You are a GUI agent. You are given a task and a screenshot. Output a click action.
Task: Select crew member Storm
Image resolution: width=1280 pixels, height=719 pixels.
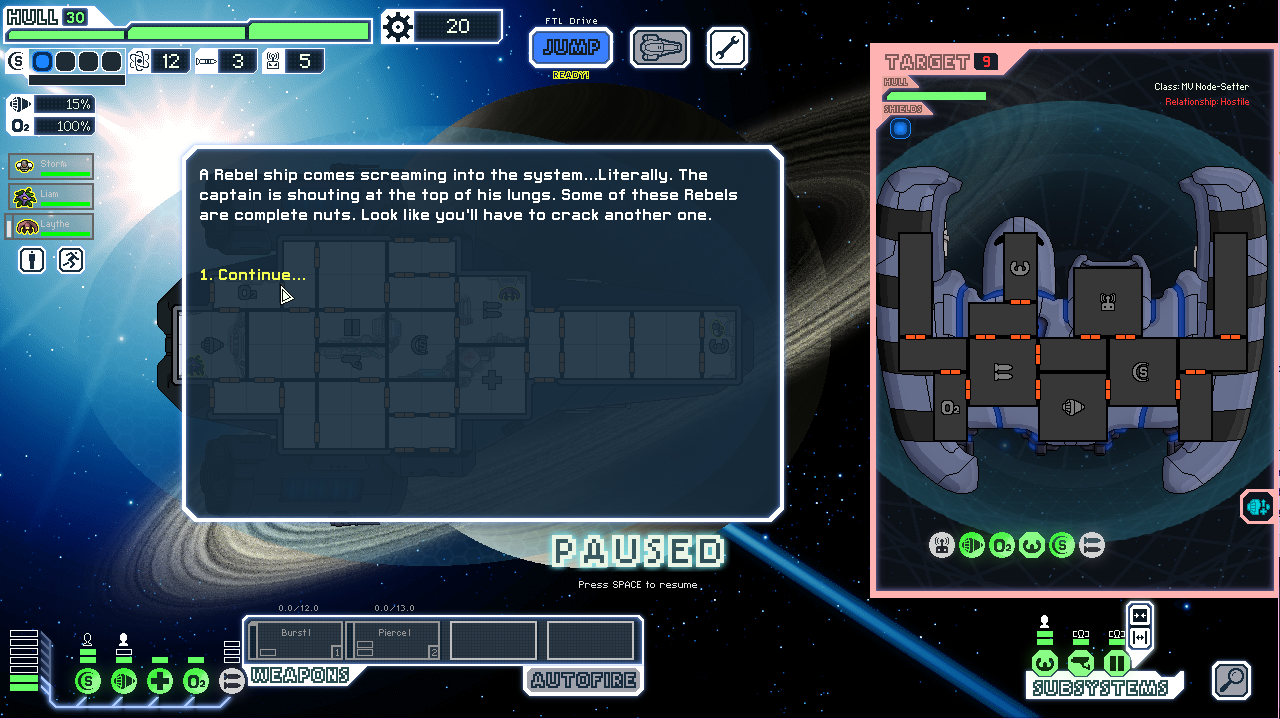[51, 166]
